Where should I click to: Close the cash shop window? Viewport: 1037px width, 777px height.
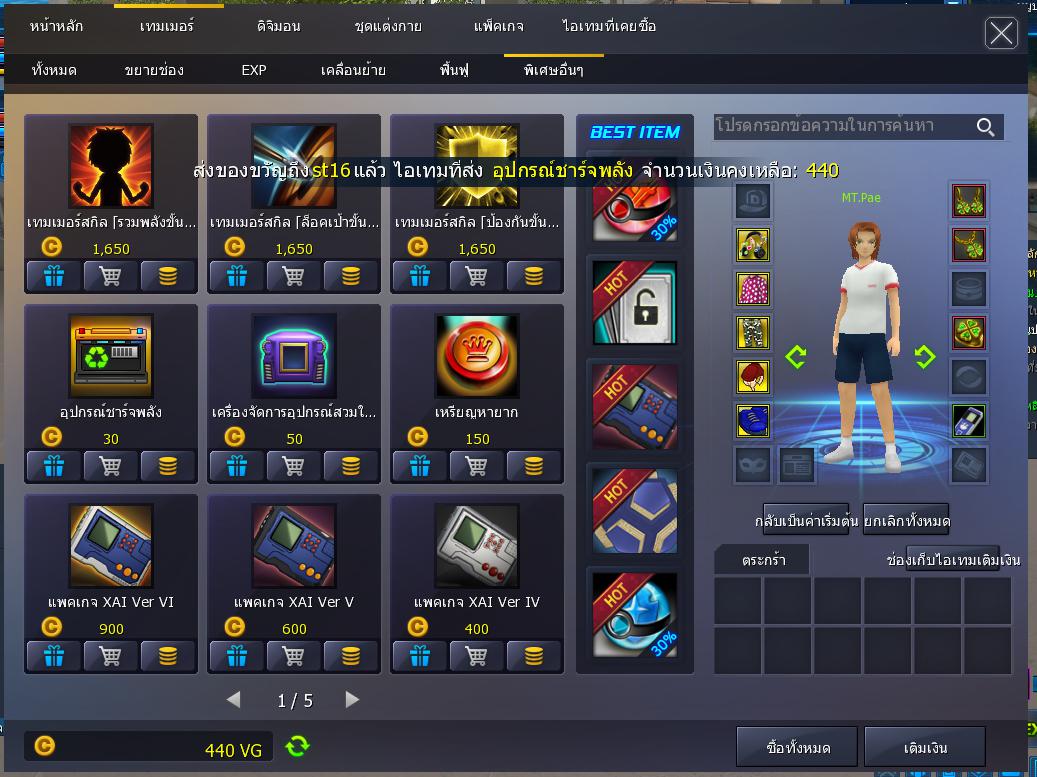coord(1001,33)
